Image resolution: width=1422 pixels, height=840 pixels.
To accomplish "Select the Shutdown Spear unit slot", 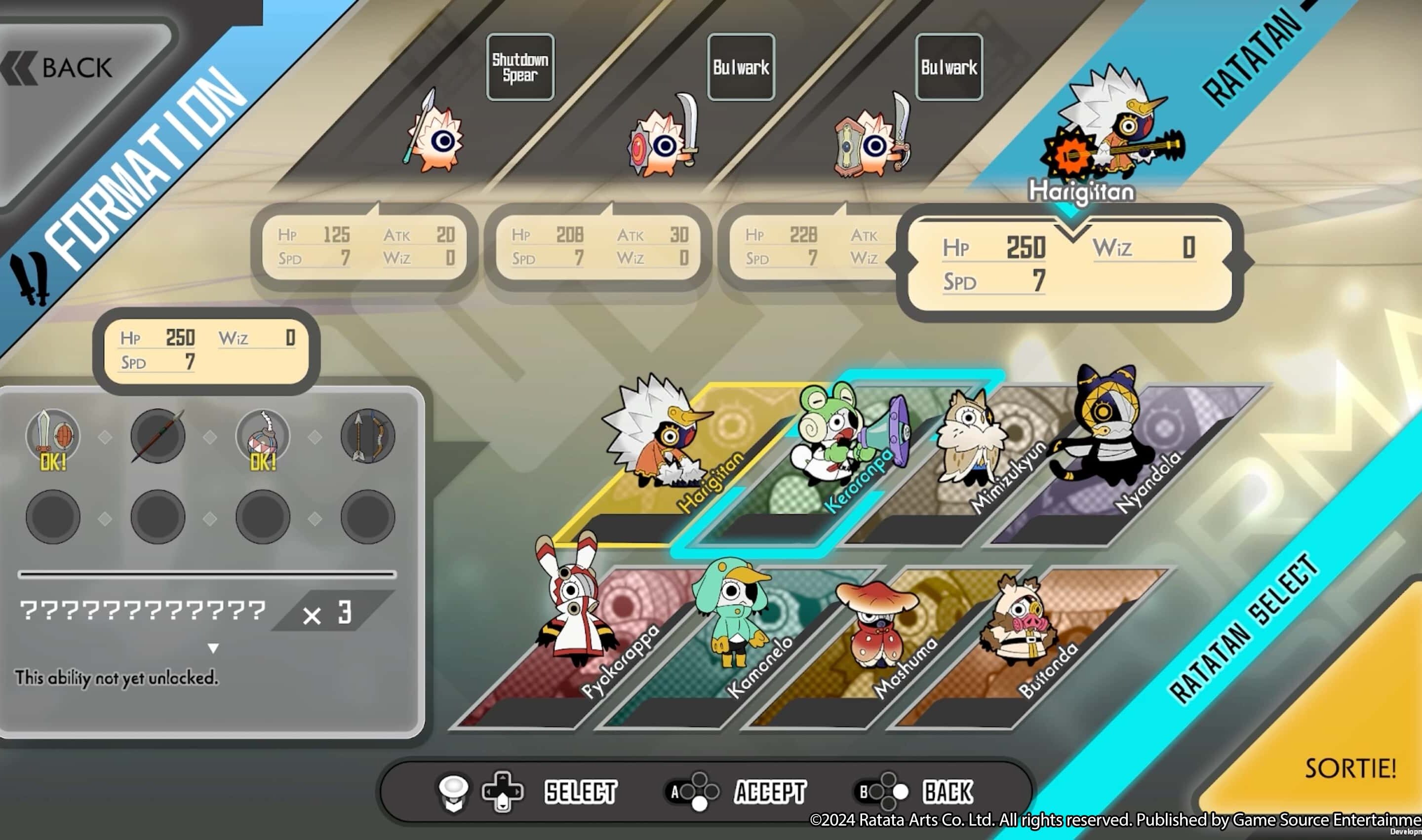I will pos(520,67).
